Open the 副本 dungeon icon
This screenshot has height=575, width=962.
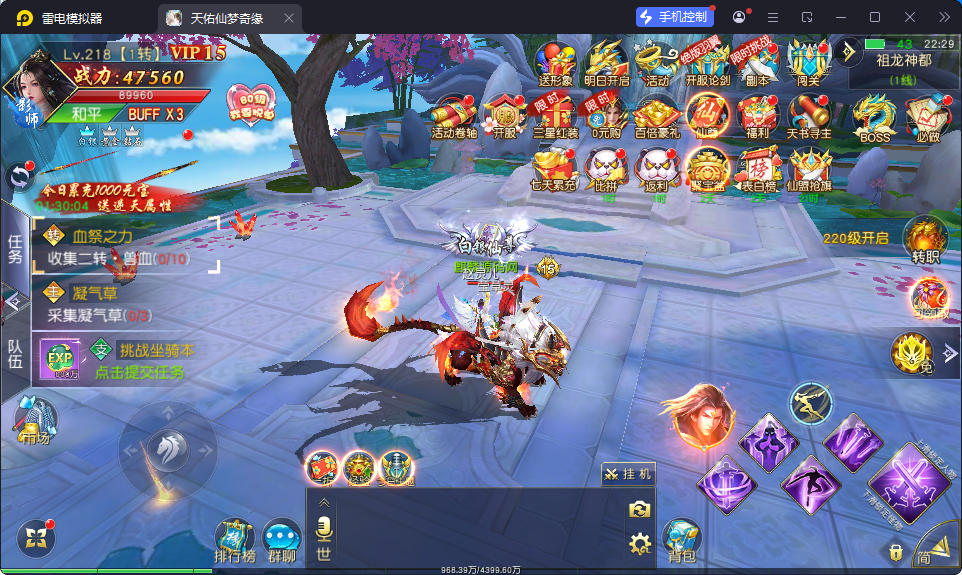click(757, 63)
